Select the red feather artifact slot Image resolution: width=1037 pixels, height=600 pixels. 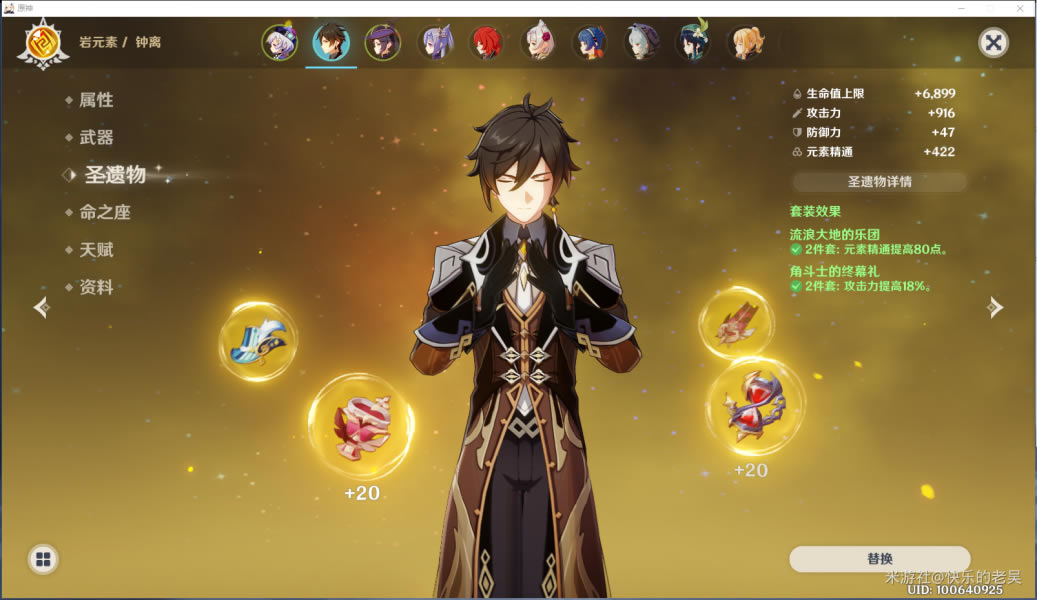(736, 322)
